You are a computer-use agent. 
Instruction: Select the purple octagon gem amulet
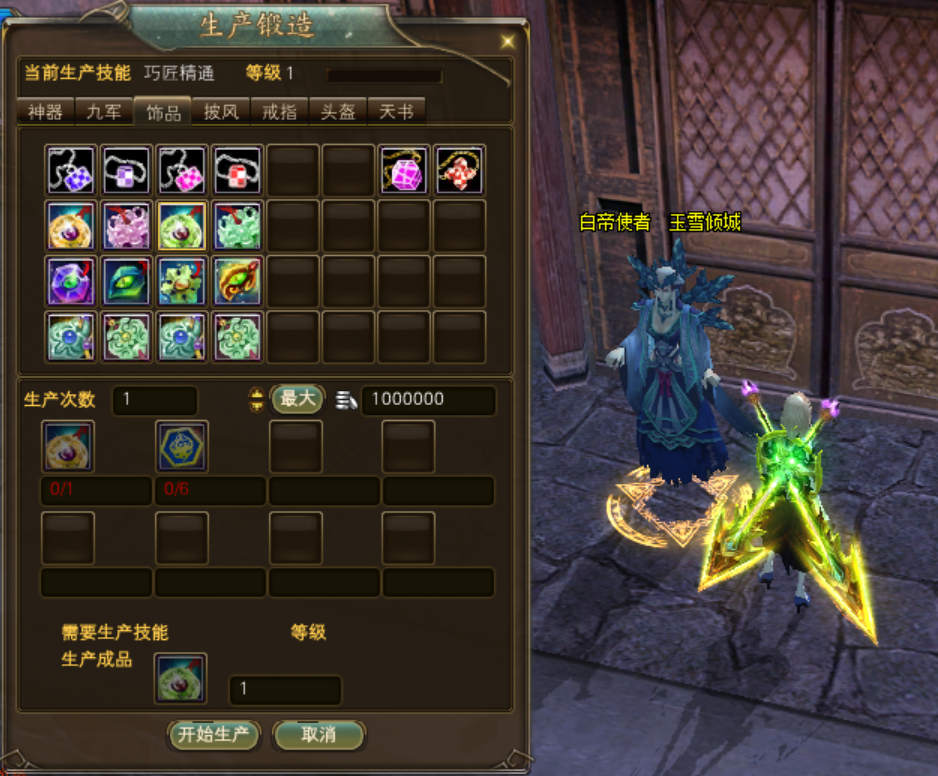click(x=71, y=281)
